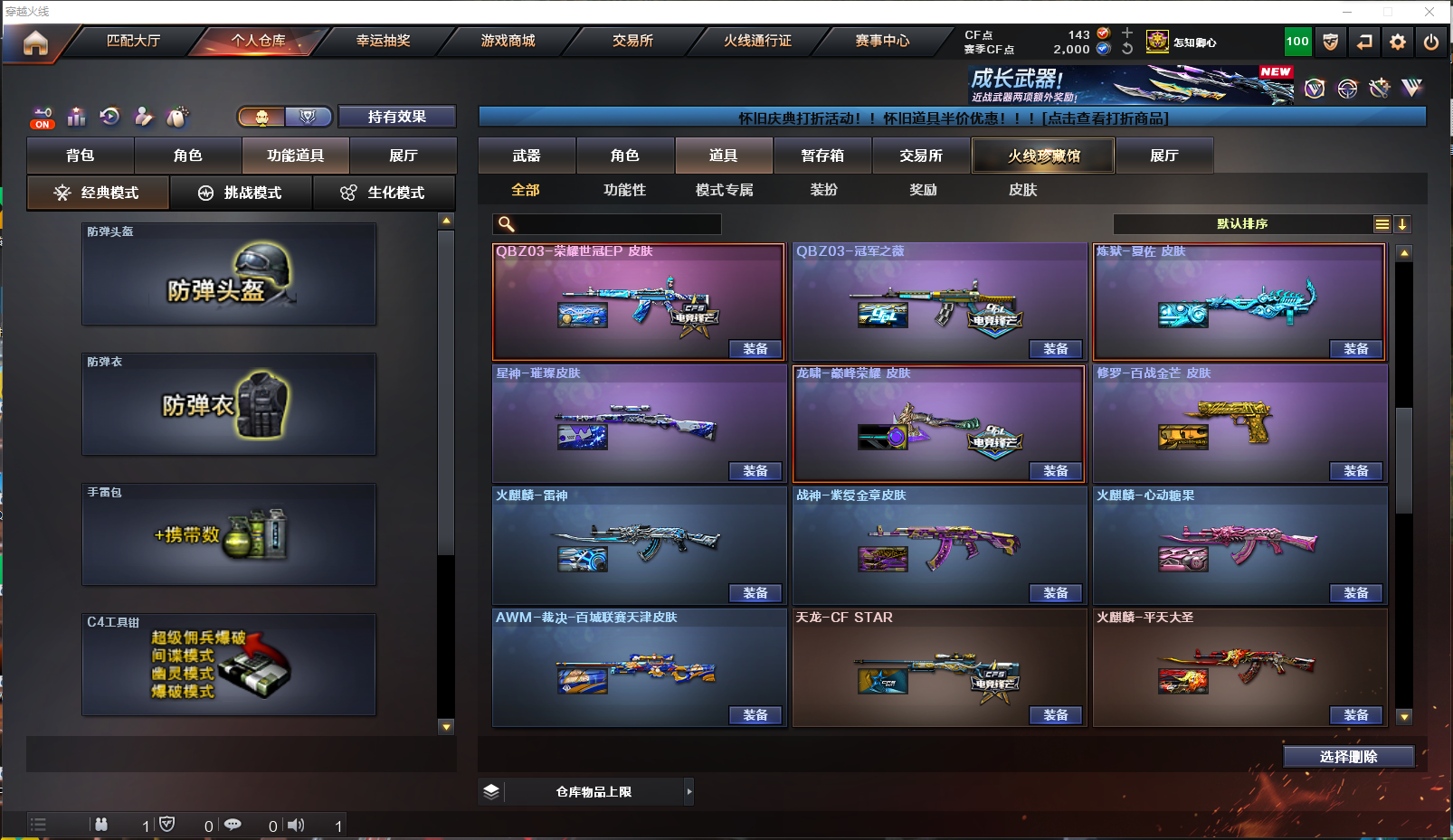Open the gear settings icon
Image resolution: width=1453 pixels, height=840 pixels.
1398,42
